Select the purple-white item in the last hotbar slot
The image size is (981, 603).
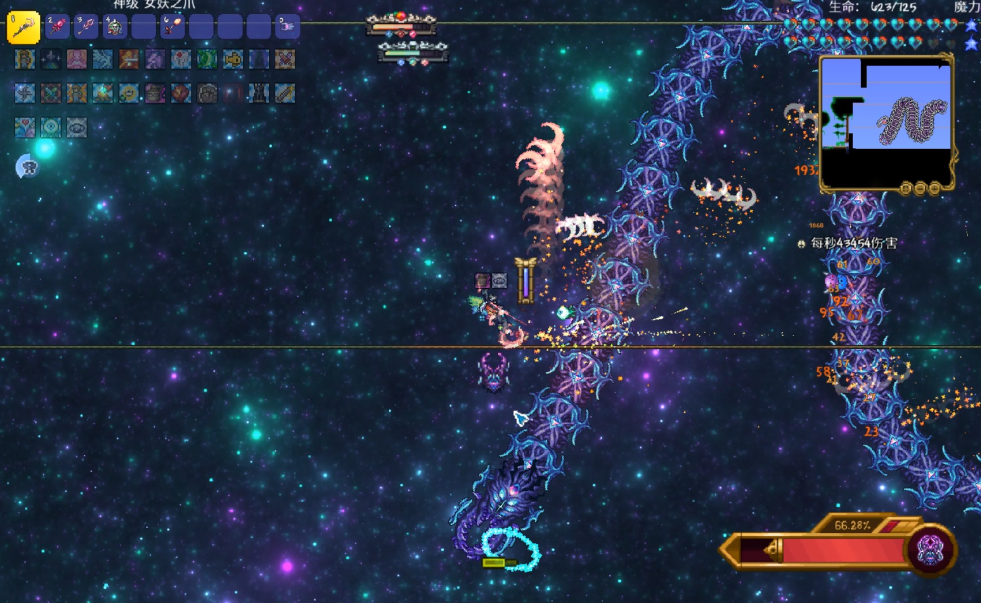point(287,27)
